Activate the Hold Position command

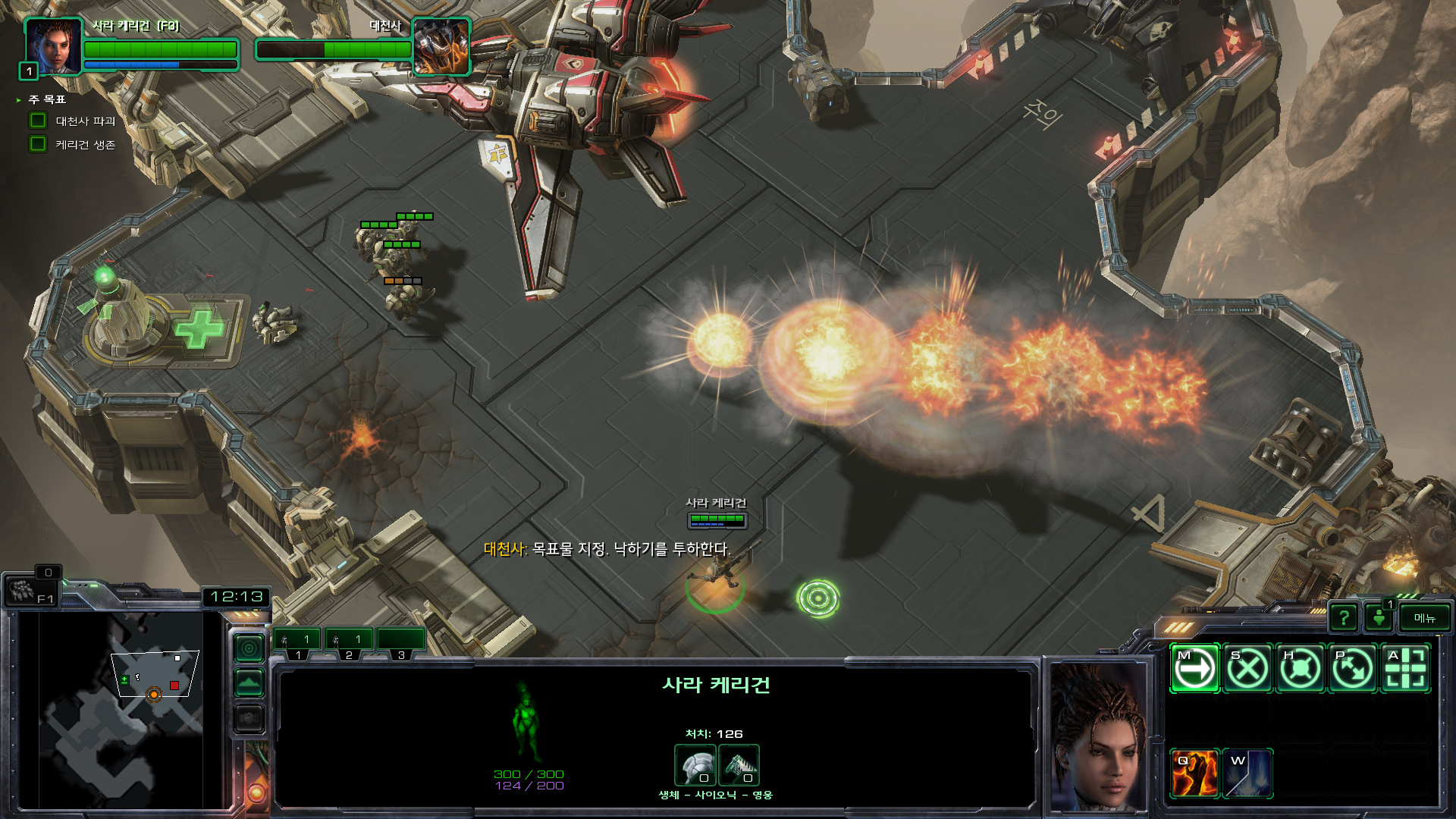pos(1301,669)
